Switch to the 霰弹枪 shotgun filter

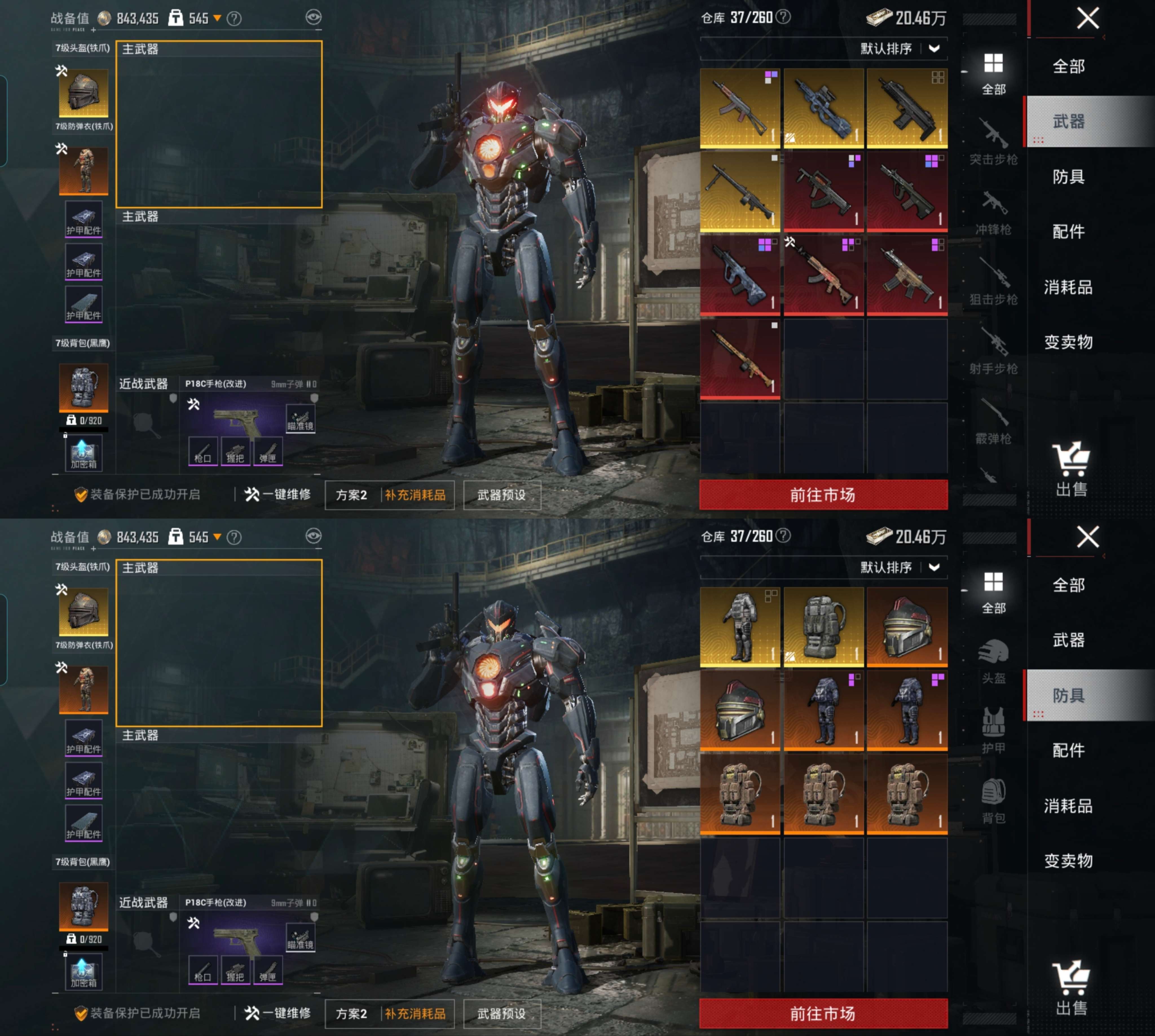click(993, 422)
